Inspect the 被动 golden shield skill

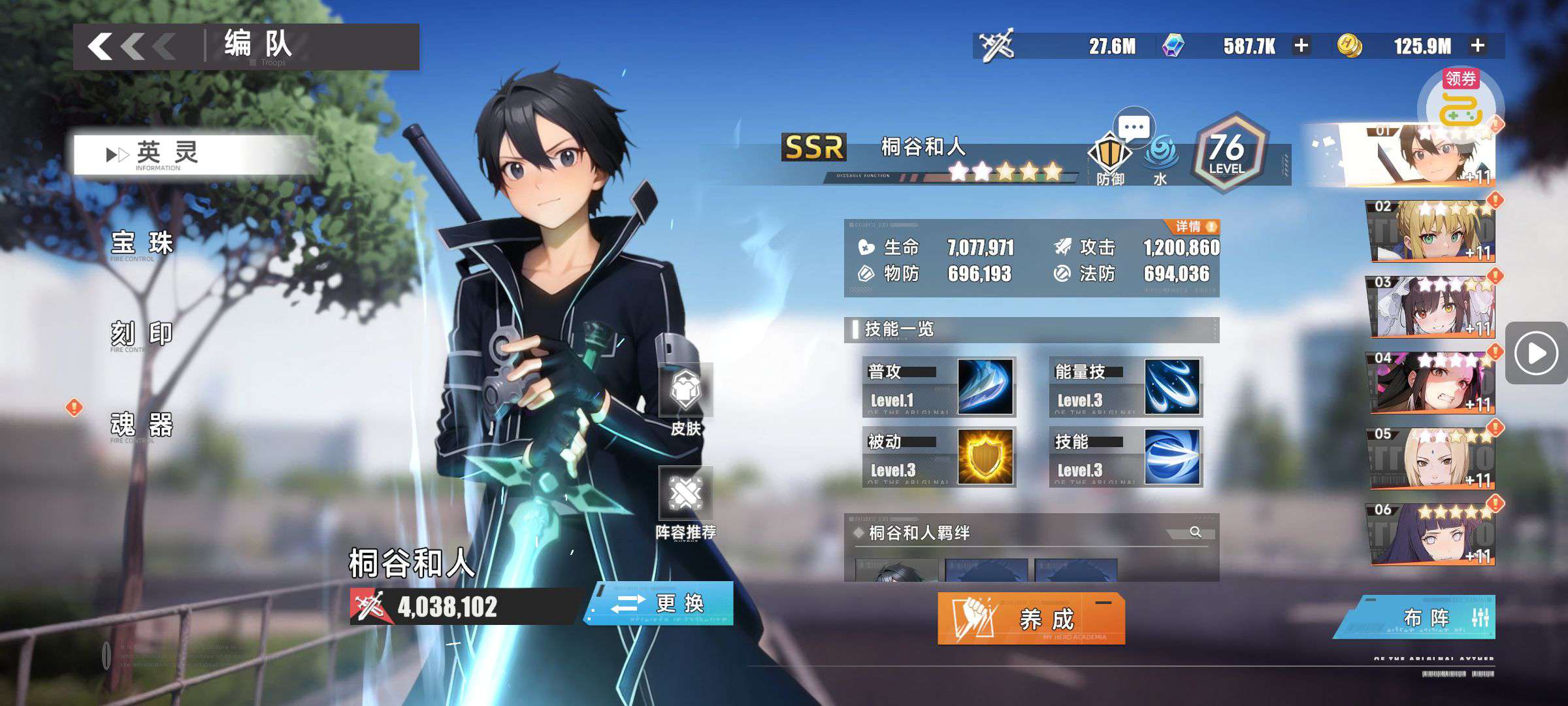click(x=985, y=456)
